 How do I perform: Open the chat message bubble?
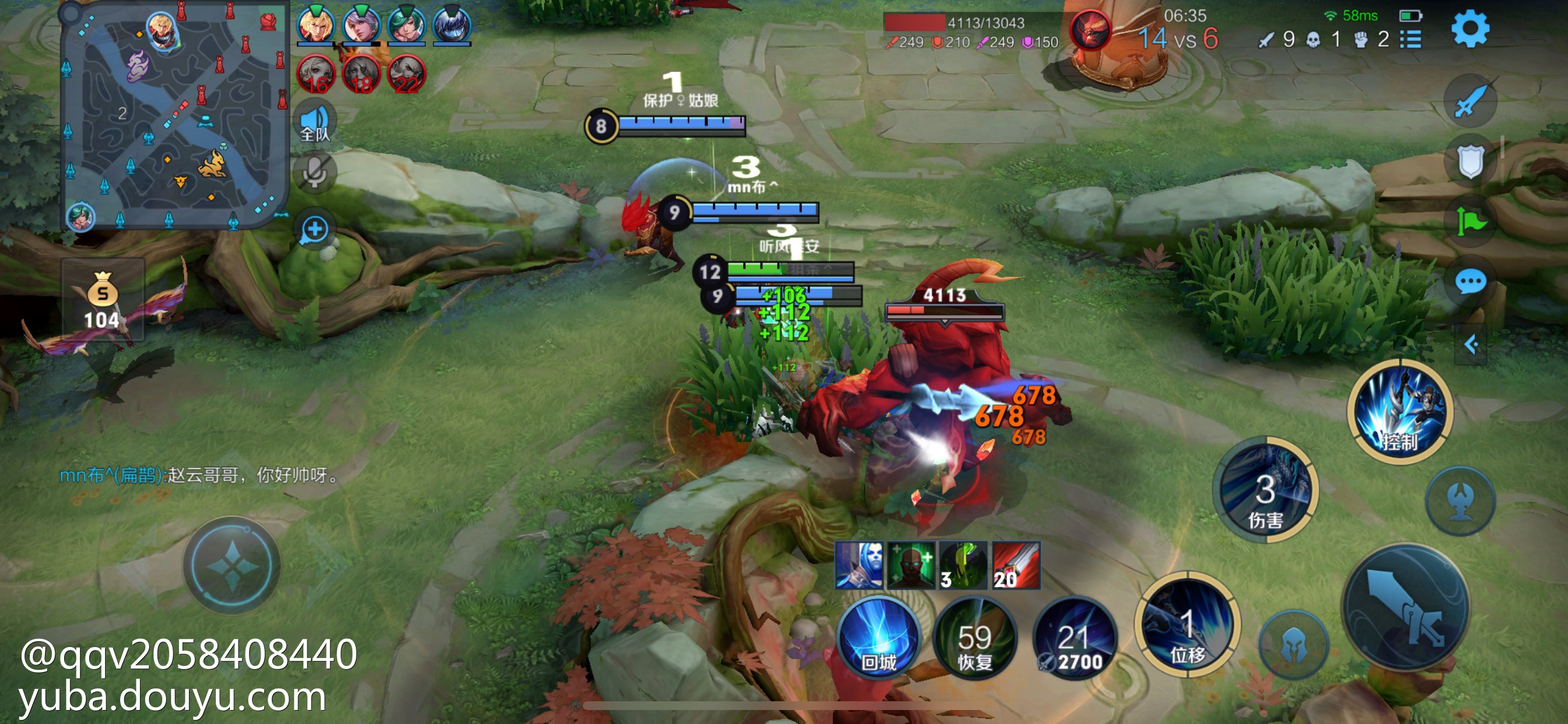pyautogui.click(x=1471, y=282)
